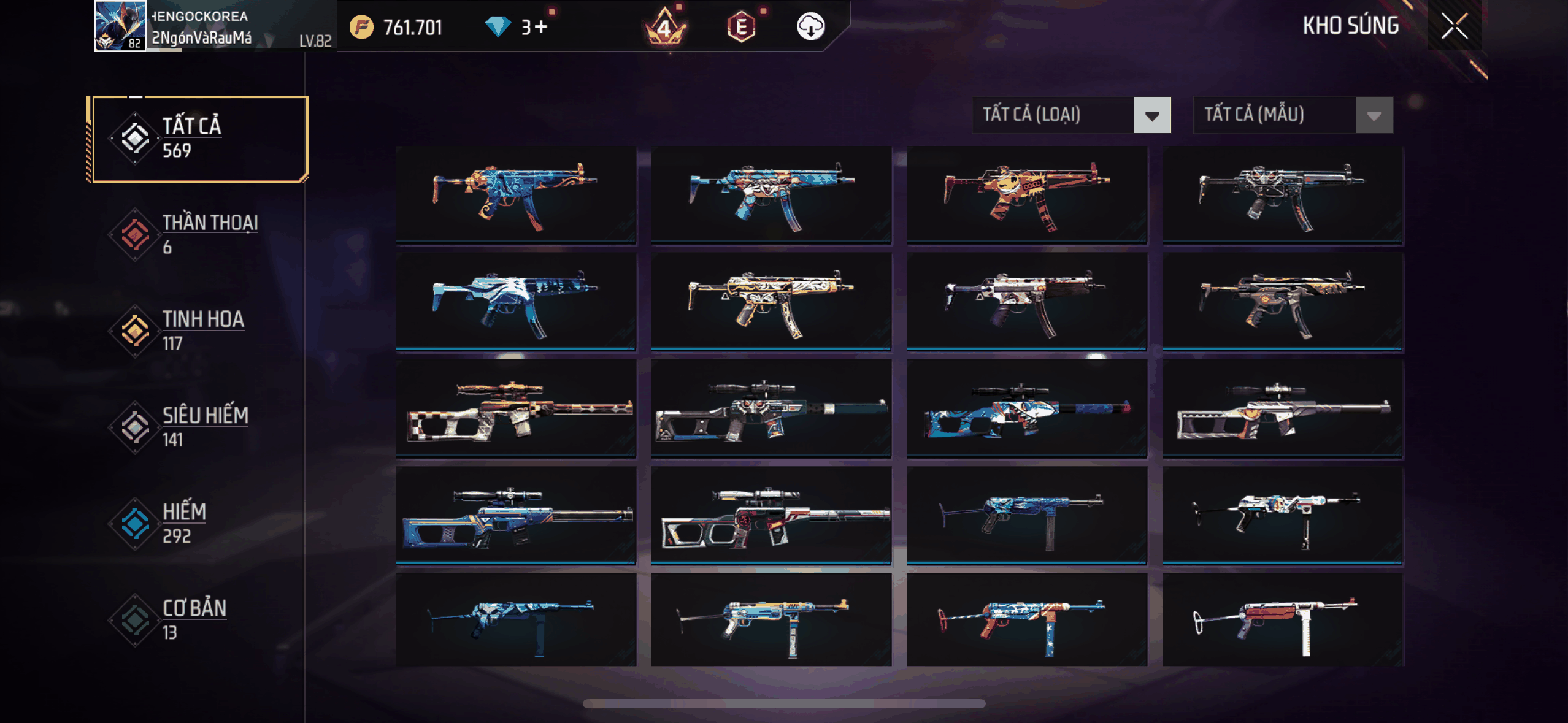Tap the player avatar portrait
1568x723 pixels.
120,26
